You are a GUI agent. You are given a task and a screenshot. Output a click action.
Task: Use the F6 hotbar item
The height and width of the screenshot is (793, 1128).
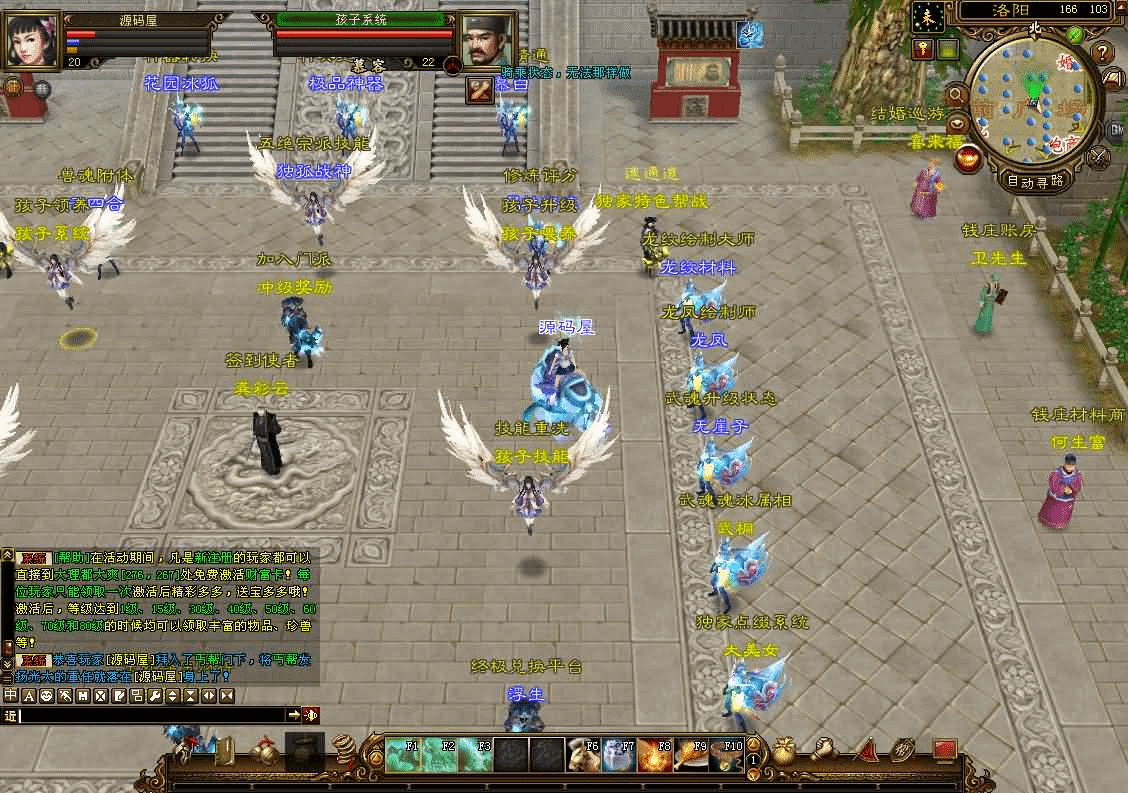583,755
